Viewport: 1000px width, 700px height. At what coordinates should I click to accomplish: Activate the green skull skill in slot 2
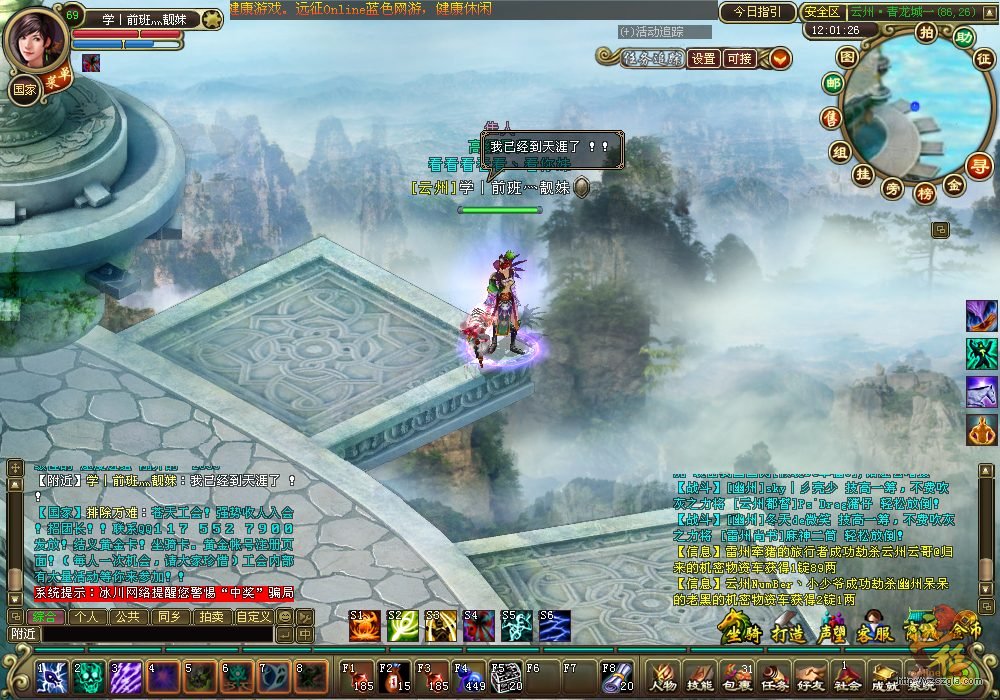click(88, 677)
